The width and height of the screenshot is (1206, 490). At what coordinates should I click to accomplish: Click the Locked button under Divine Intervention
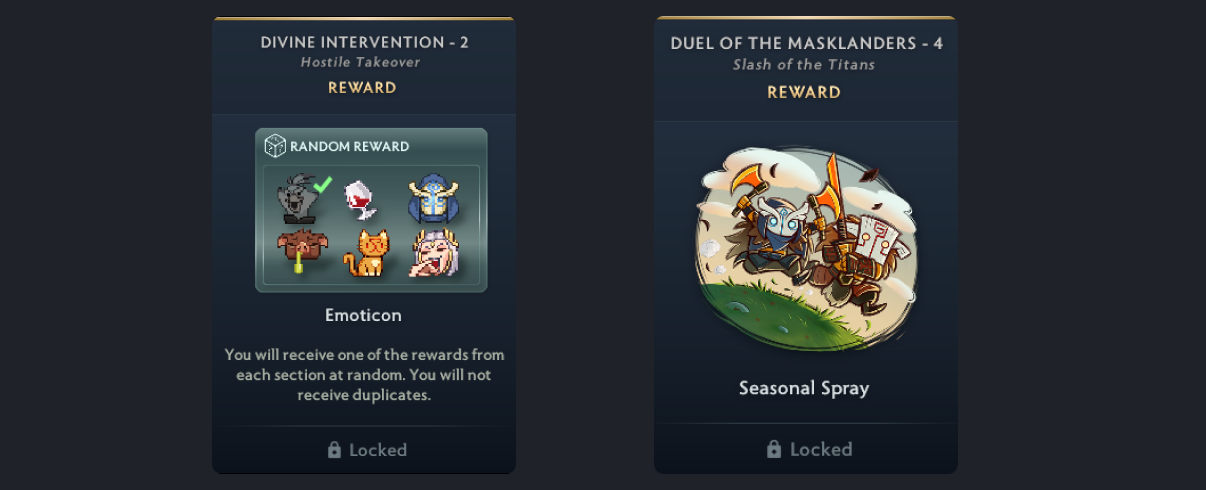click(x=364, y=450)
